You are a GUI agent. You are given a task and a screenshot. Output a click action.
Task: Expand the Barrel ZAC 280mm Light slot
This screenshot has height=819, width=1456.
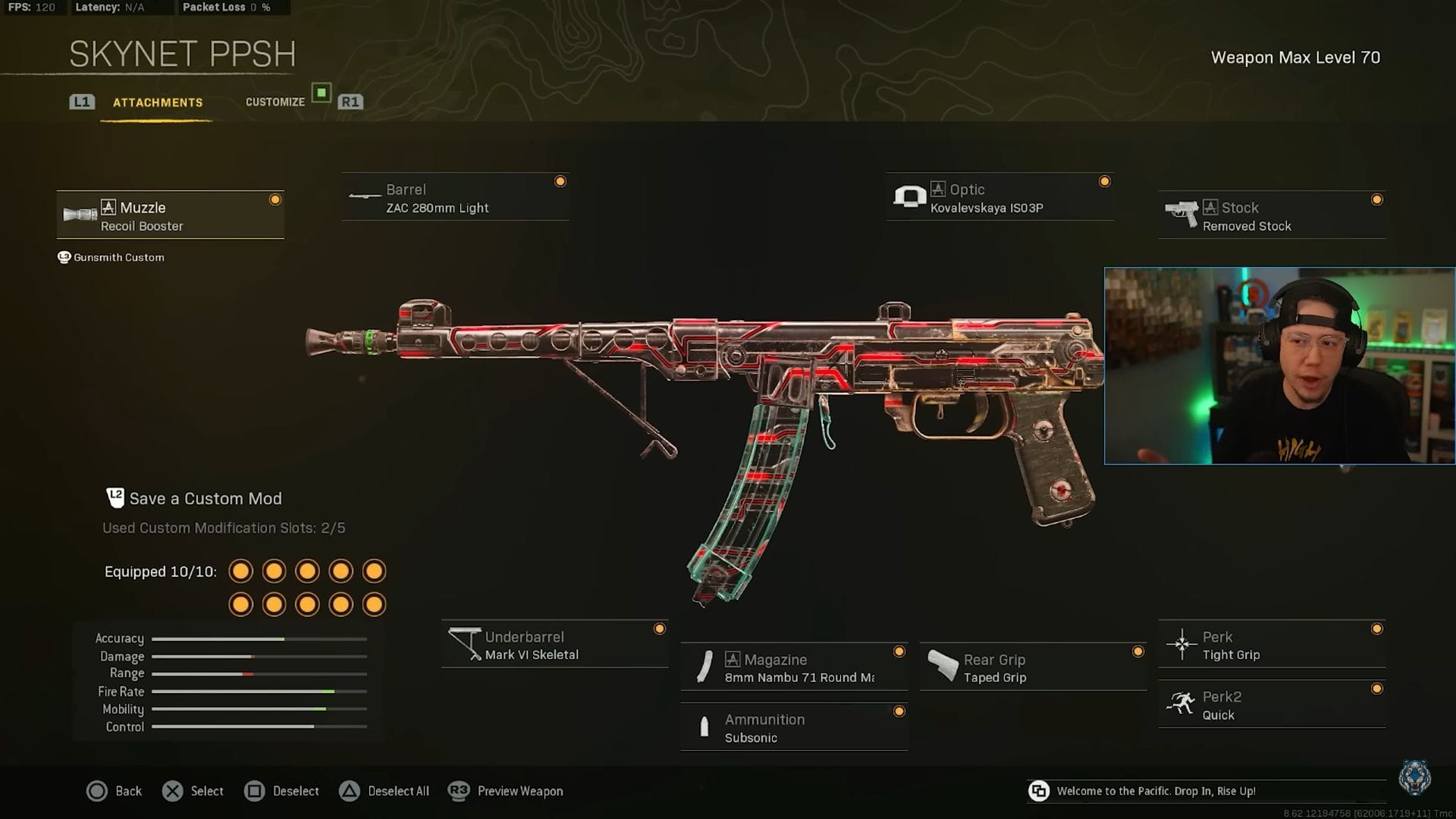[455, 197]
